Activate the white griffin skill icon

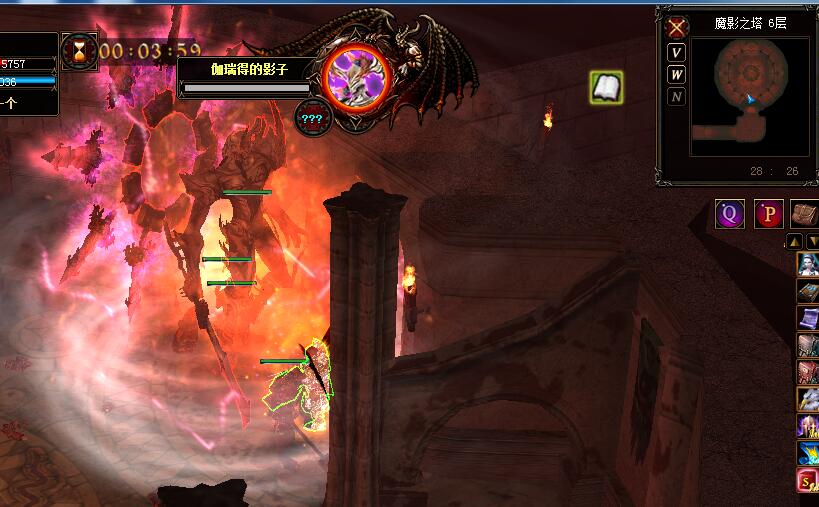tap(807, 400)
